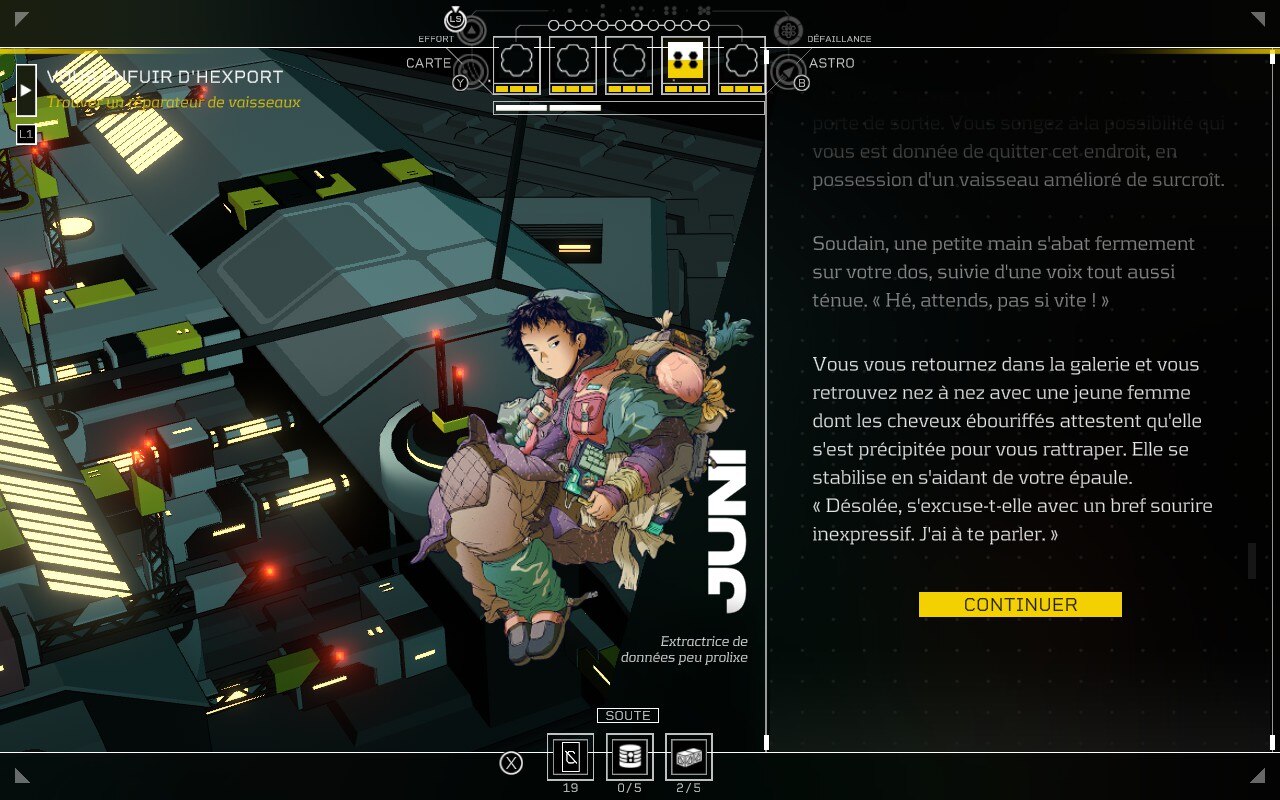
Task: Click the dialogue text scrollbar handle
Action: (1252, 561)
